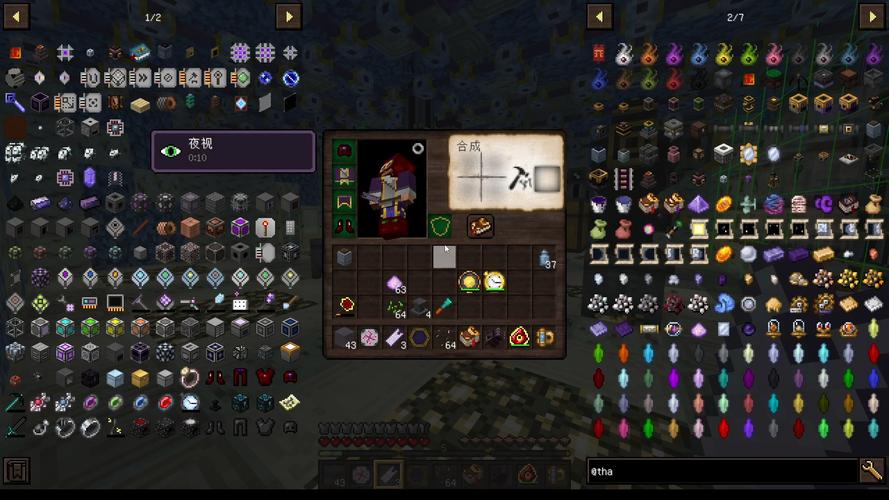
Task: Go to previous page of right item list
Action: (599, 16)
